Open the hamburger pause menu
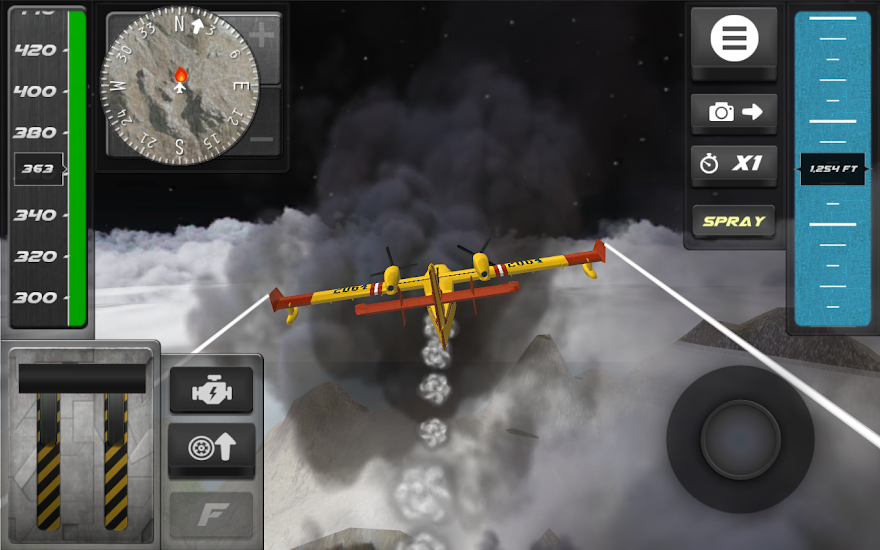880x550 pixels. tap(734, 40)
